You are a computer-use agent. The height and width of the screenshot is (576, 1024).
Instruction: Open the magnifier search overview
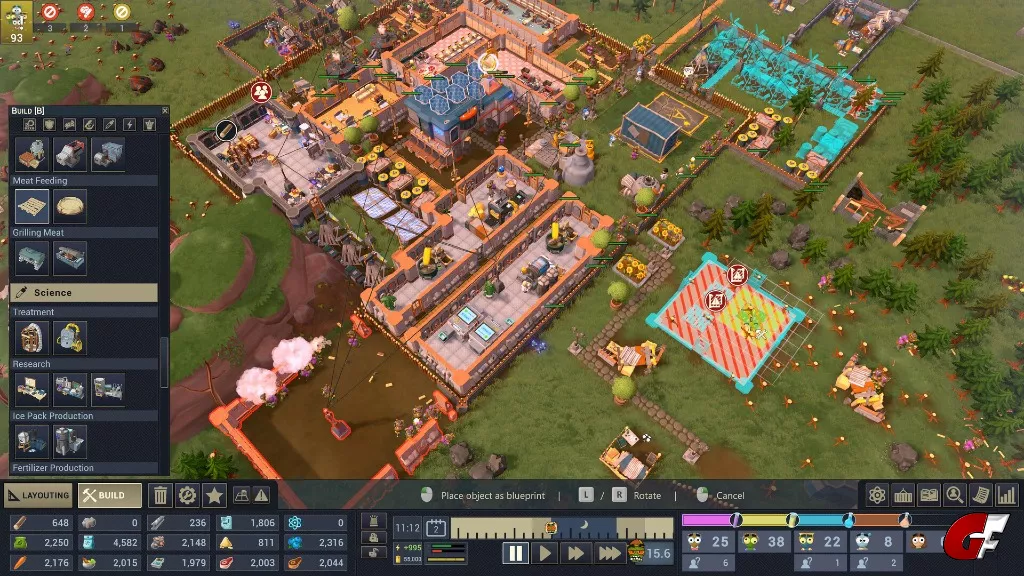(955, 495)
